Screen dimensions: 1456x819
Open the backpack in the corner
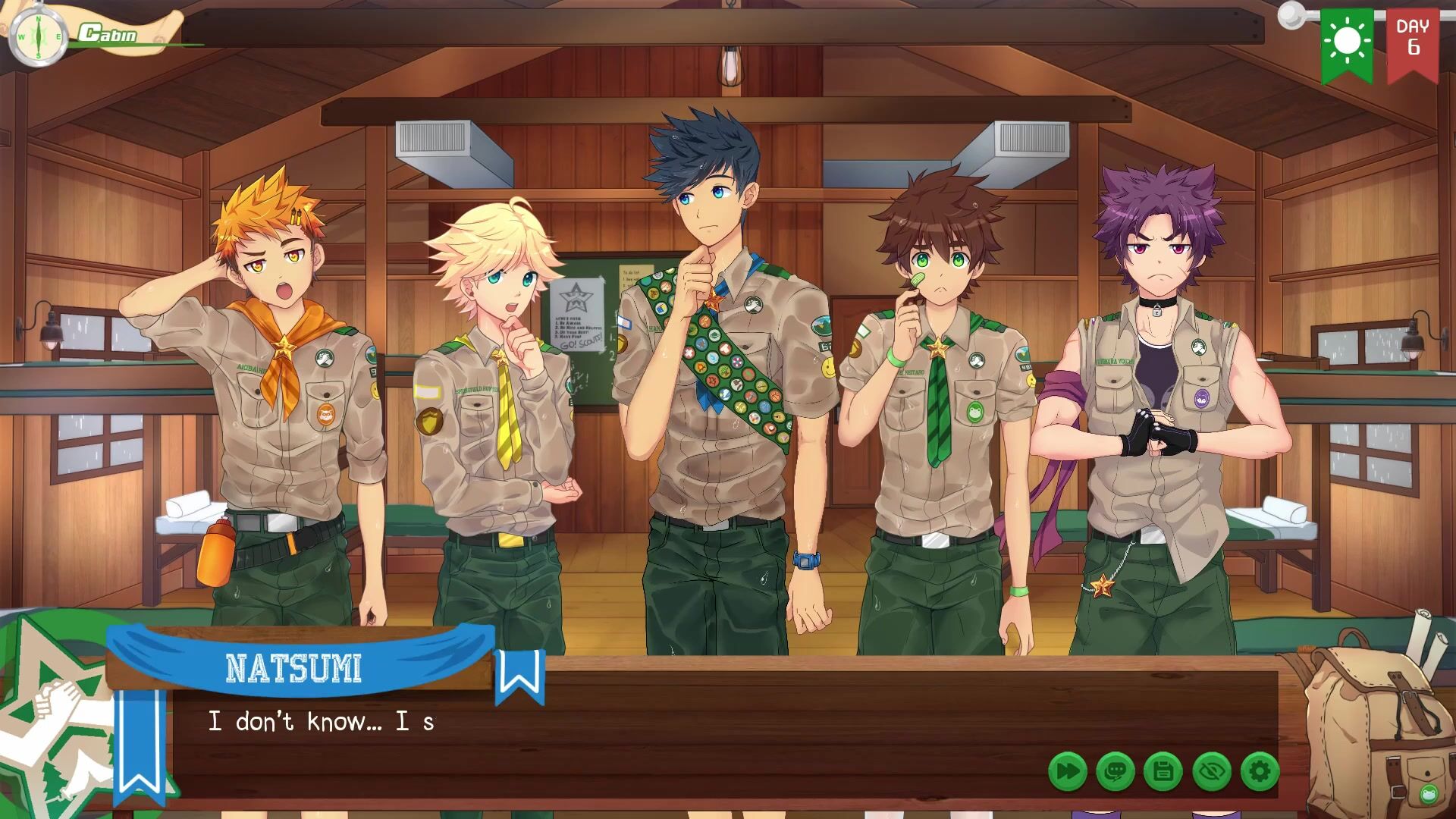[1376, 728]
